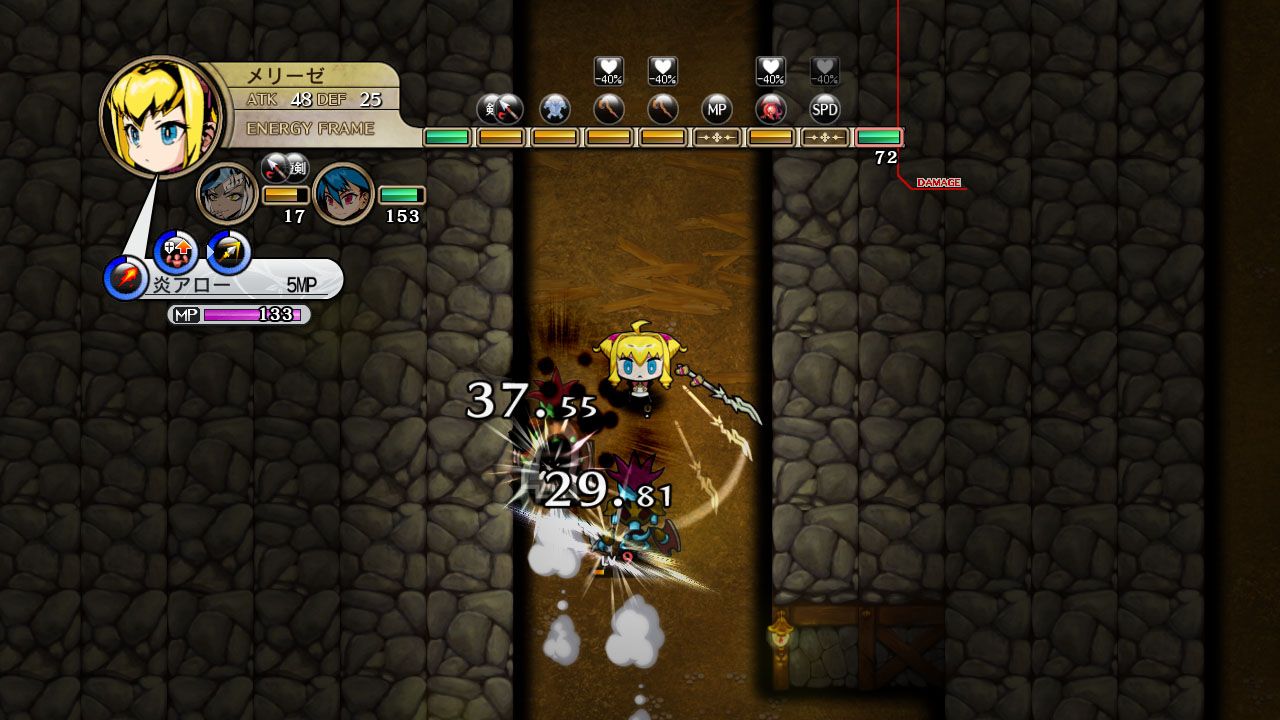Click the shield buff icon above the skill bar
Viewport: 1280px width, 720px height.
tap(175, 250)
